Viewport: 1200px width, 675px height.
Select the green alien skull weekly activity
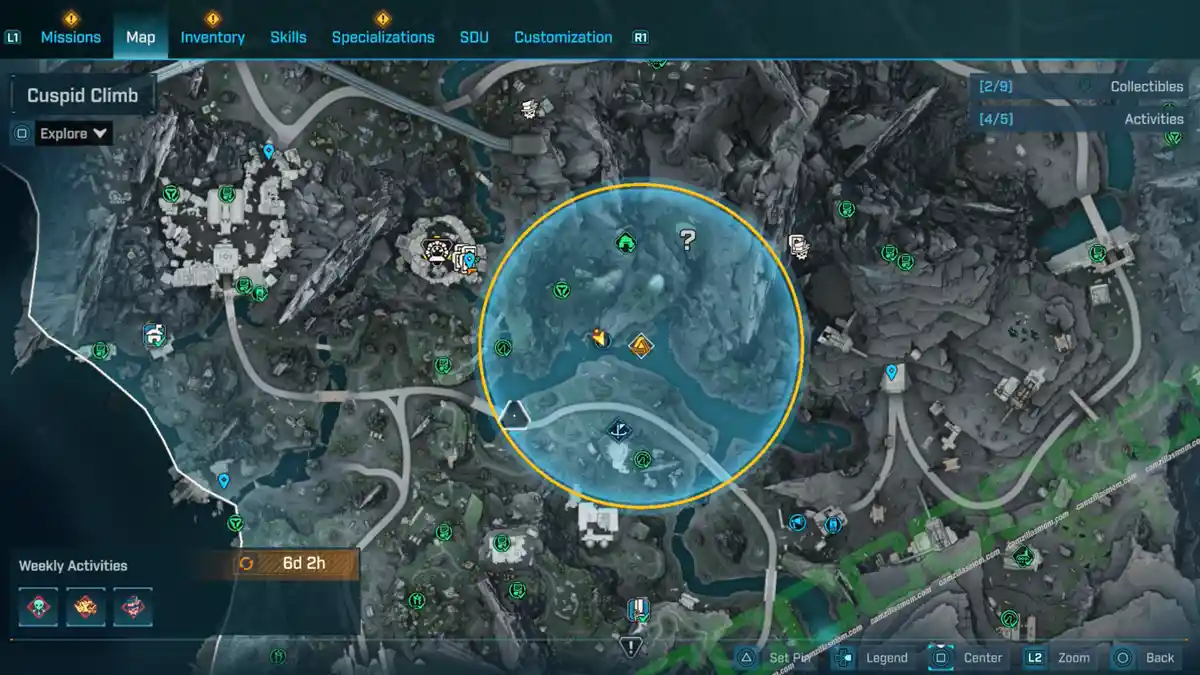(x=40, y=606)
